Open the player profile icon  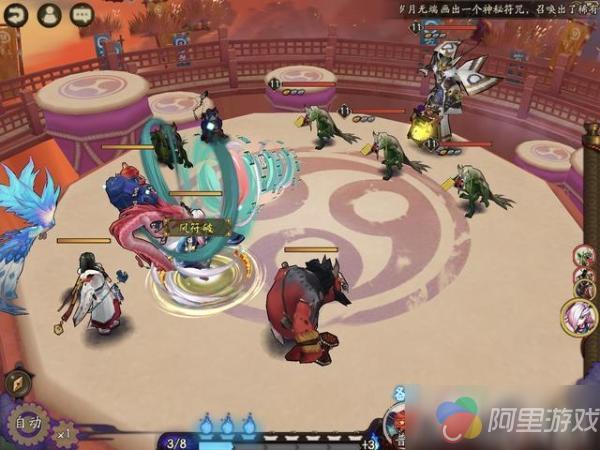pyautogui.click(x=49, y=14)
